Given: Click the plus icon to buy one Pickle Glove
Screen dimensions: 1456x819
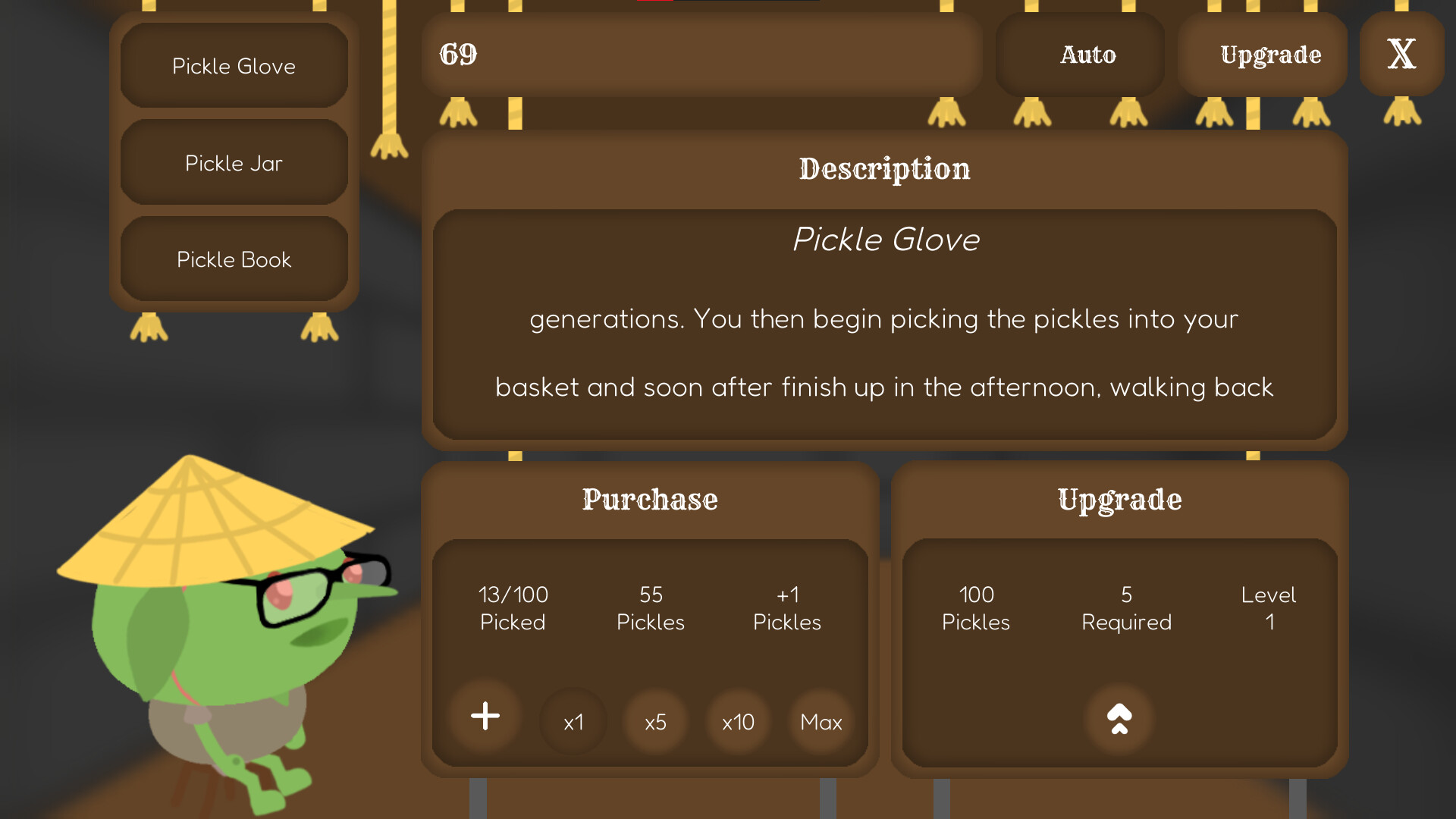Looking at the screenshot, I should (485, 716).
